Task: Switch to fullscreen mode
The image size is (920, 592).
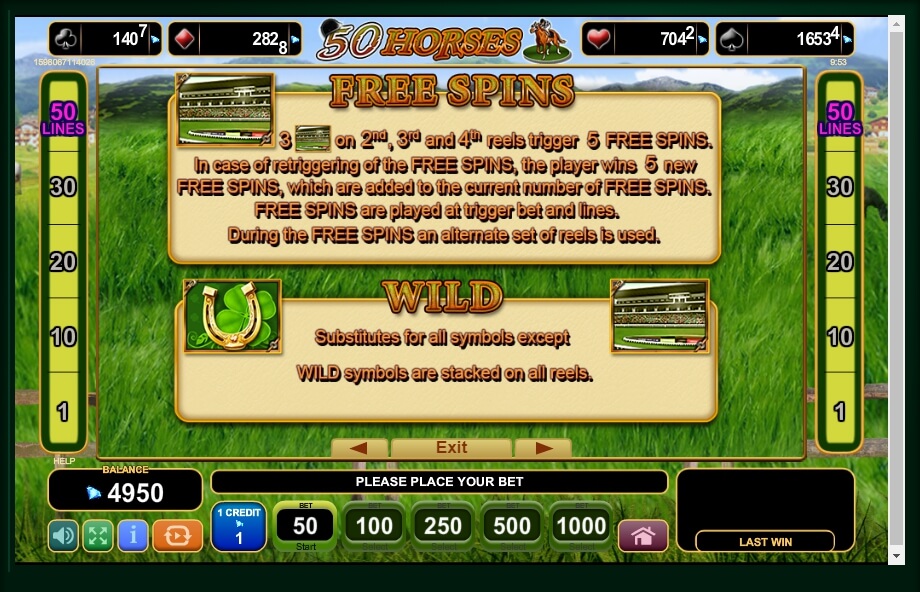Action: click(x=97, y=535)
